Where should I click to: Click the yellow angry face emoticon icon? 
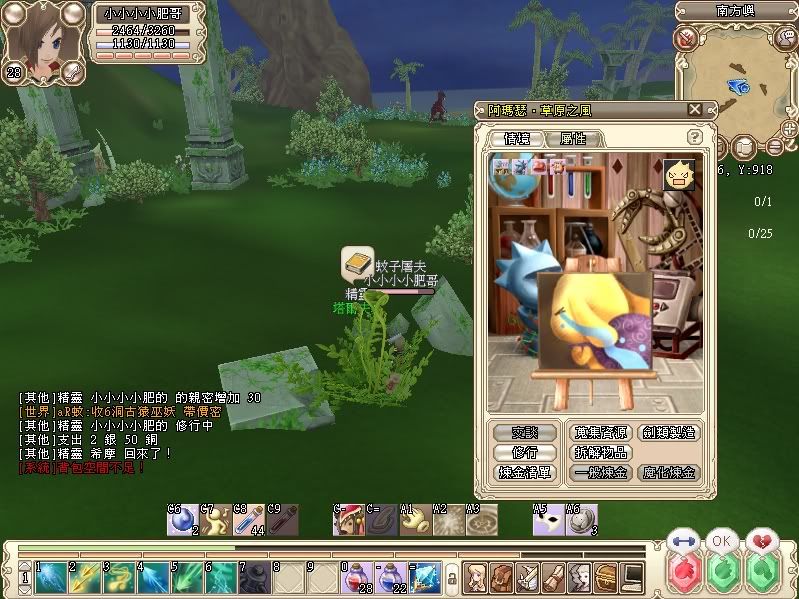[x=677, y=175]
